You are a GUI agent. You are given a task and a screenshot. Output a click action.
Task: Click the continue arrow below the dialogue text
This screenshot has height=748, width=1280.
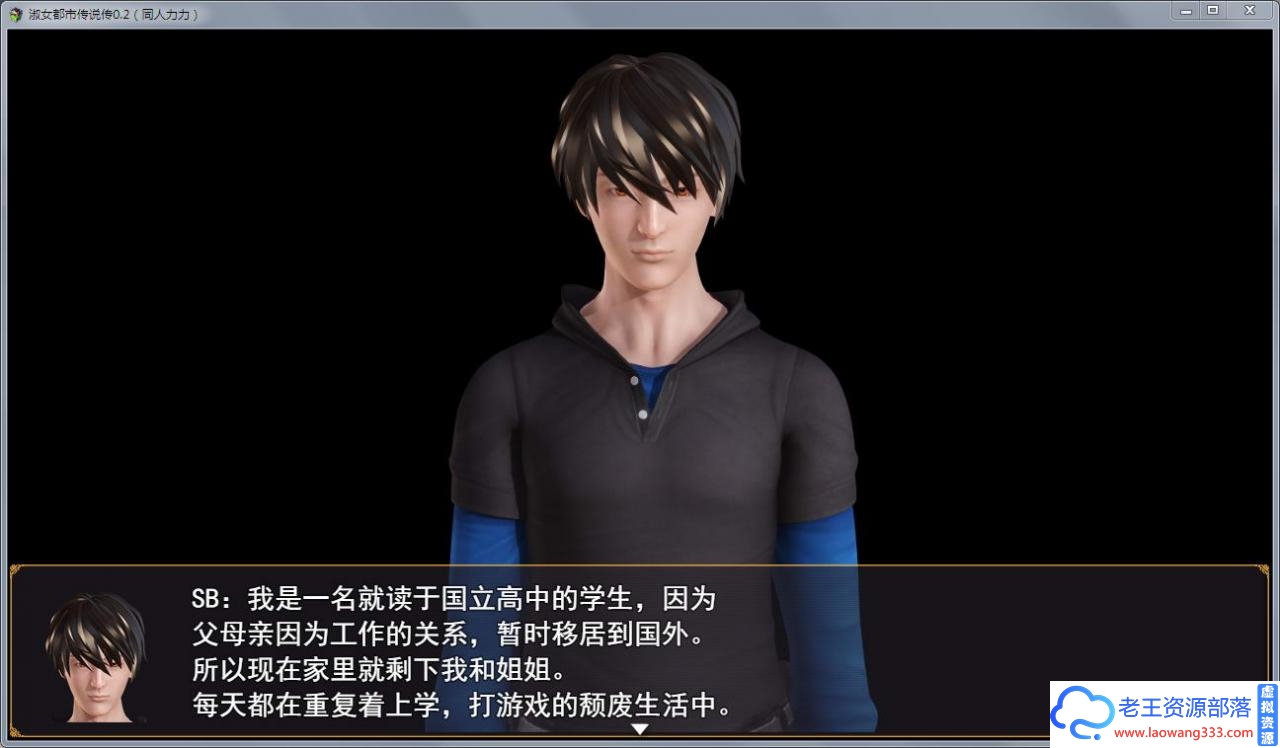[638, 728]
